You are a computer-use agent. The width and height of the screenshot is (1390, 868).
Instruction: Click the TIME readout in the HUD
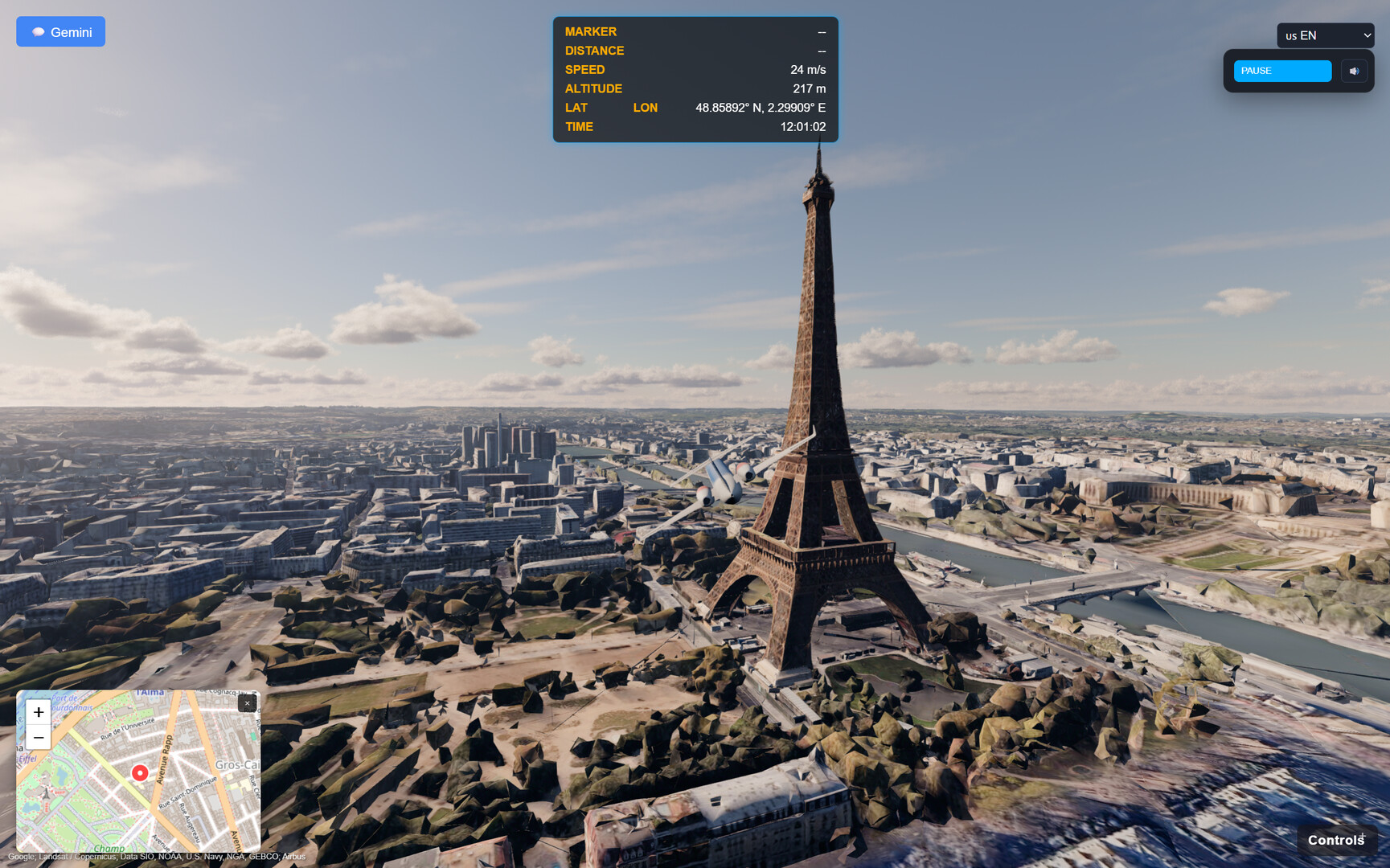click(x=579, y=126)
